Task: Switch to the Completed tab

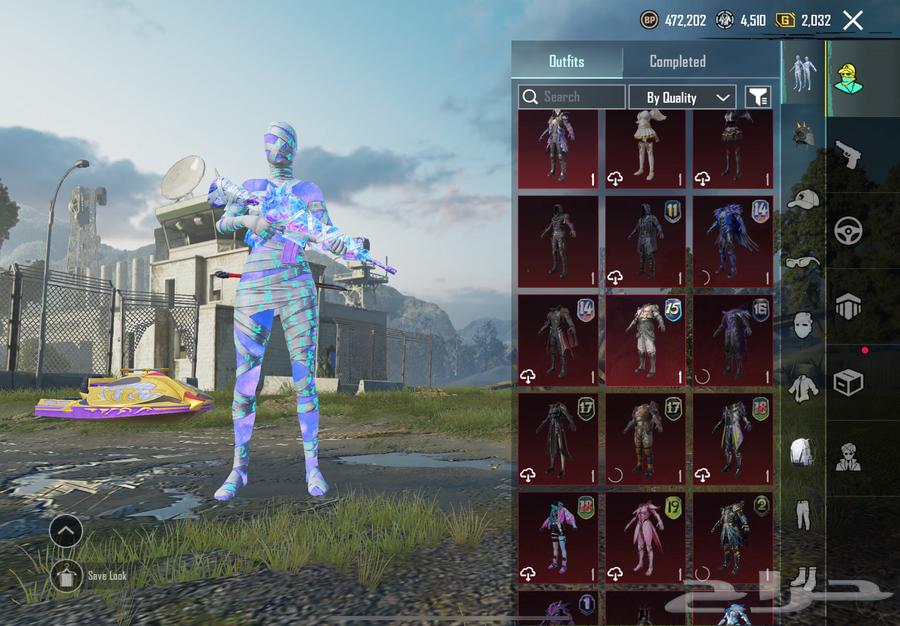Action: pos(677,61)
